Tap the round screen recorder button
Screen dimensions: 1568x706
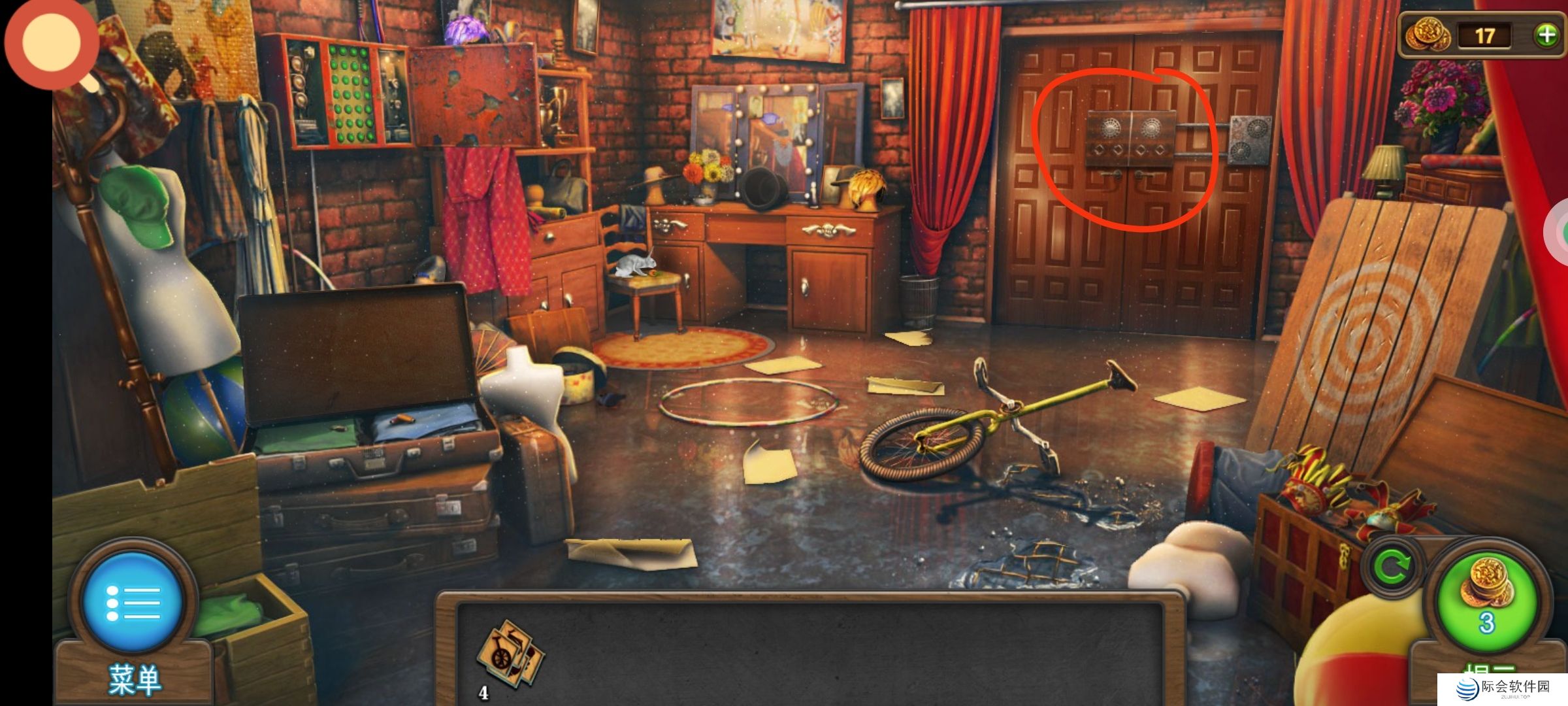point(52,42)
